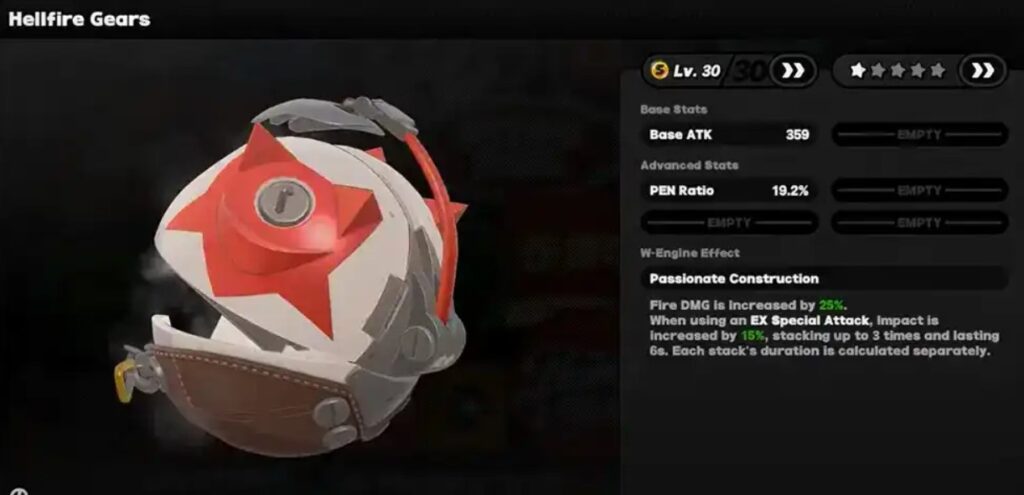The image size is (1024, 495).
Task: Select the PEN Ratio stat row
Action: click(729, 190)
